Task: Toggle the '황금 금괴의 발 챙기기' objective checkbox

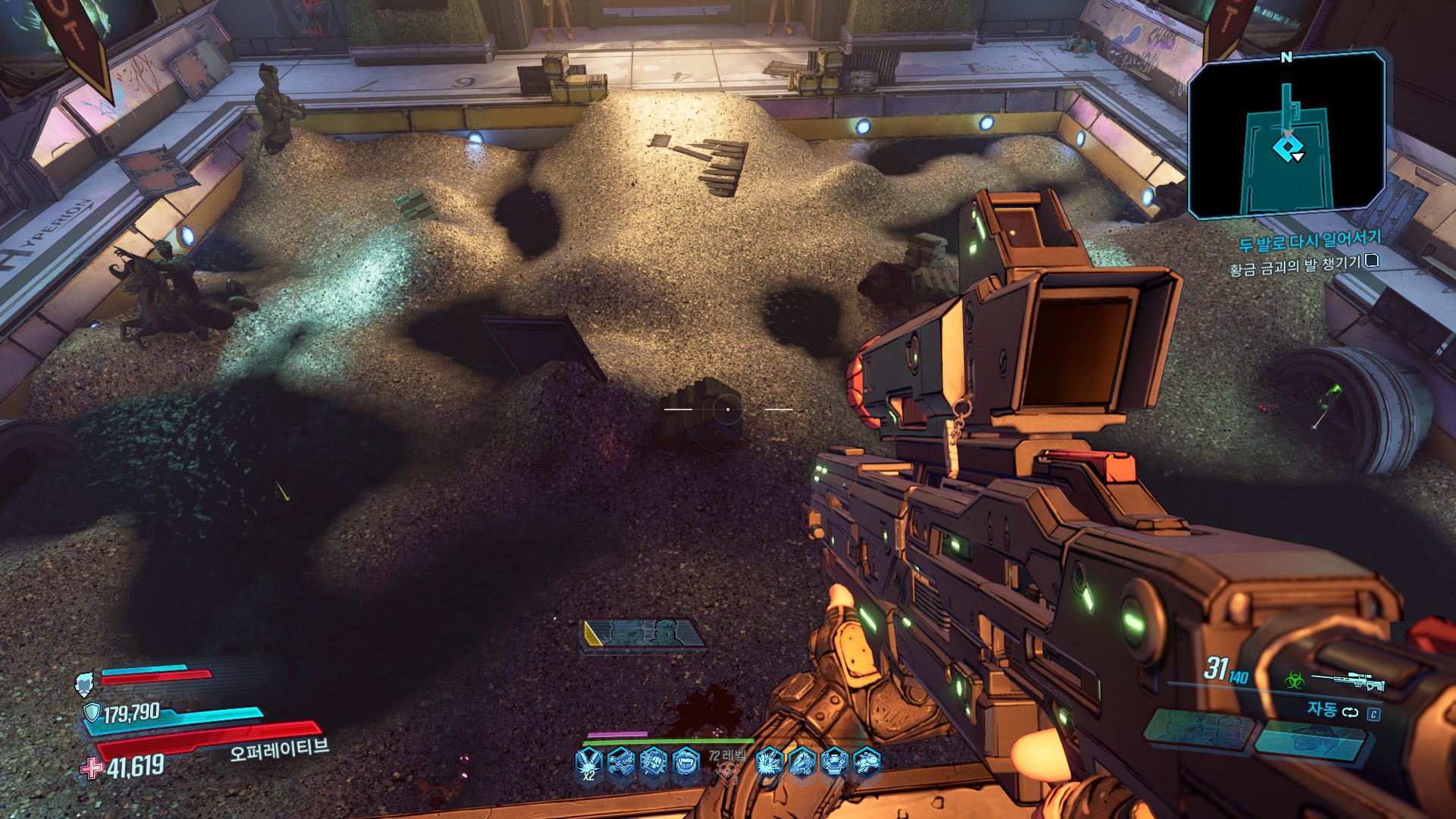Action: point(1372,261)
